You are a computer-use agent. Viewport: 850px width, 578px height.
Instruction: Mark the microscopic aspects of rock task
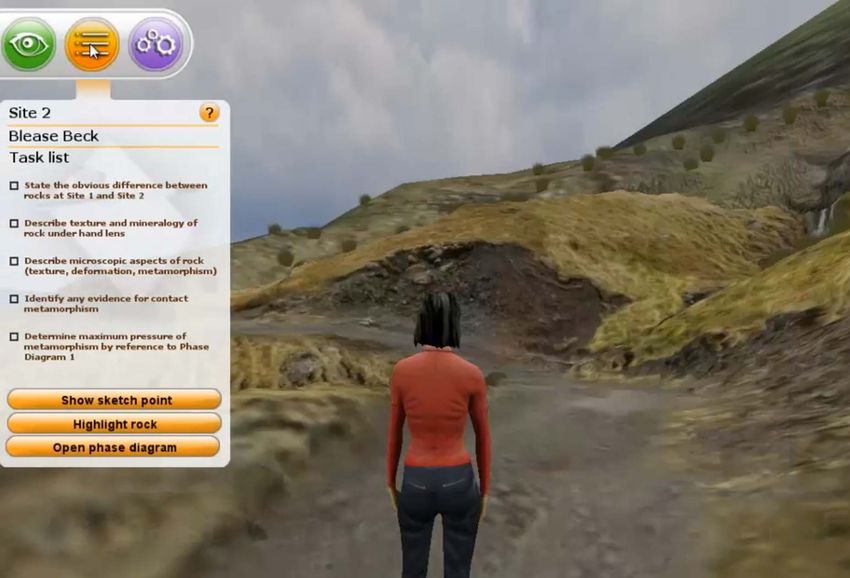(x=14, y=261)
